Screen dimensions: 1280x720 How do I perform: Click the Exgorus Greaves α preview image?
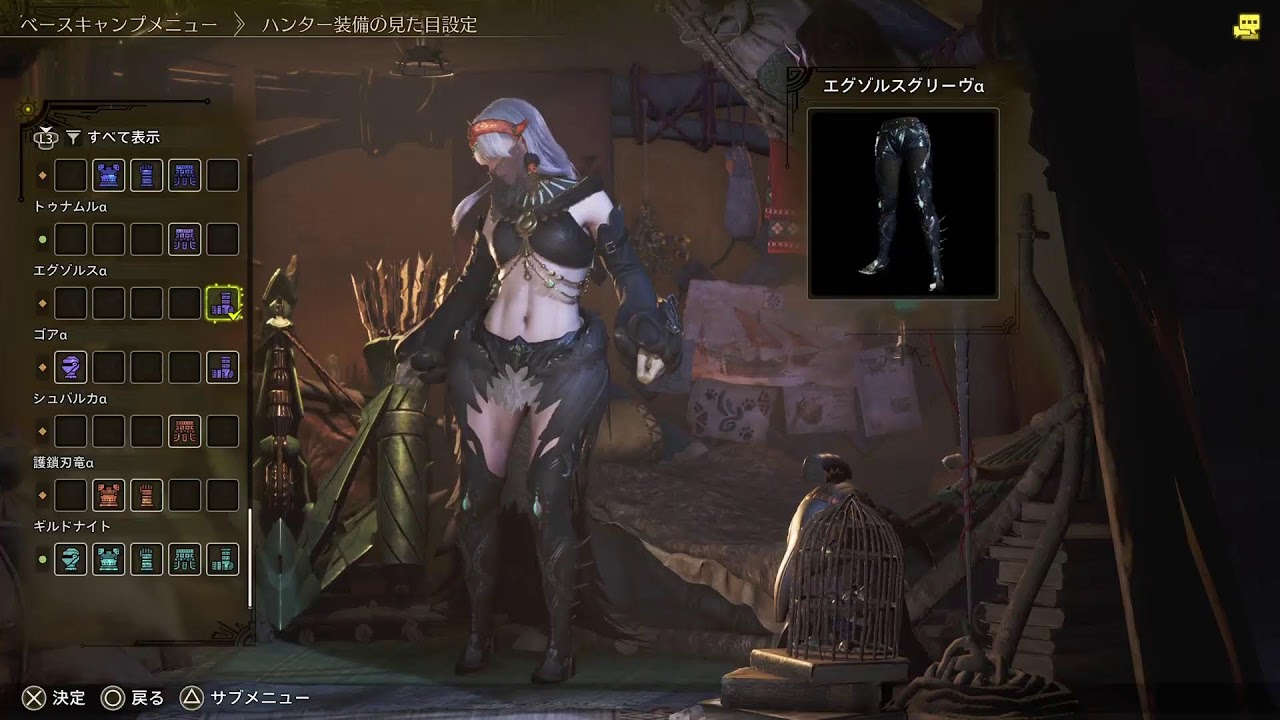tap(903, 203)
